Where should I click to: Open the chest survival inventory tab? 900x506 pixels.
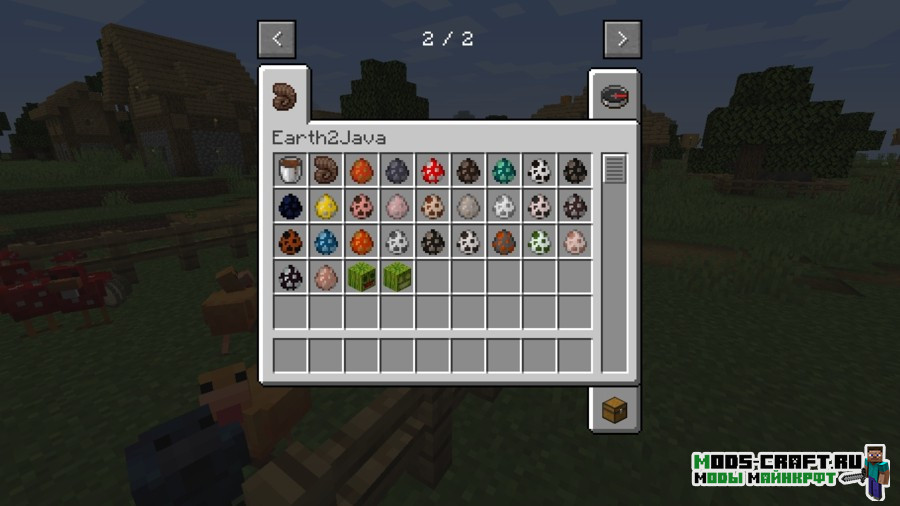coord(613,409)
